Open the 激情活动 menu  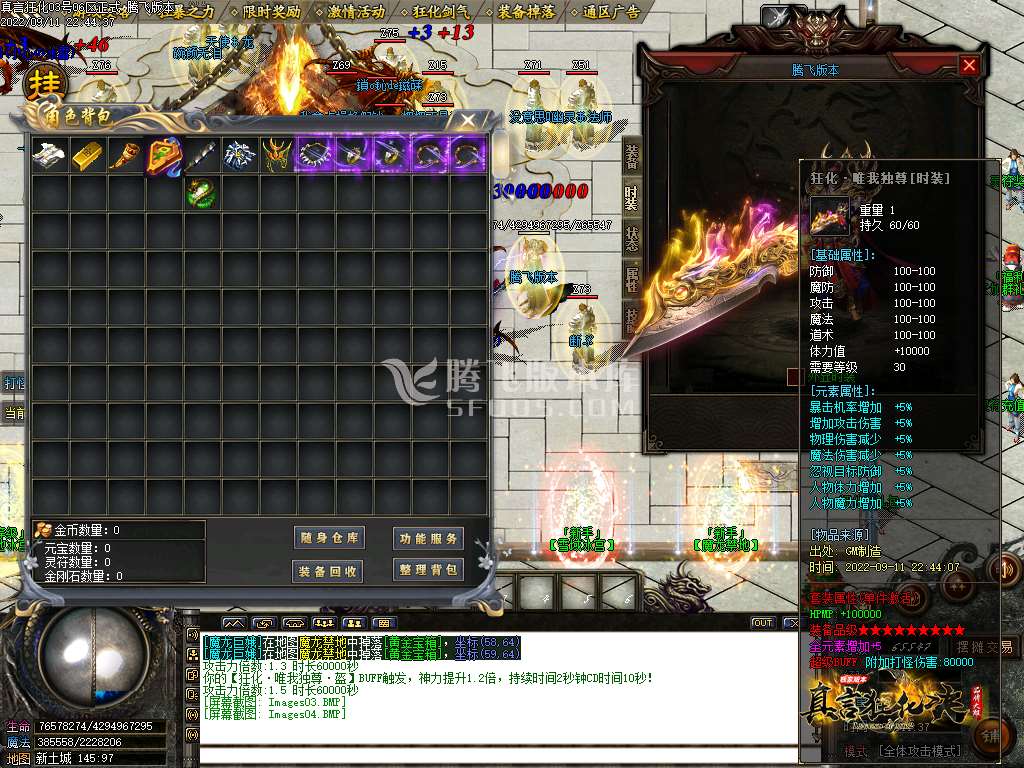point(356,12)
